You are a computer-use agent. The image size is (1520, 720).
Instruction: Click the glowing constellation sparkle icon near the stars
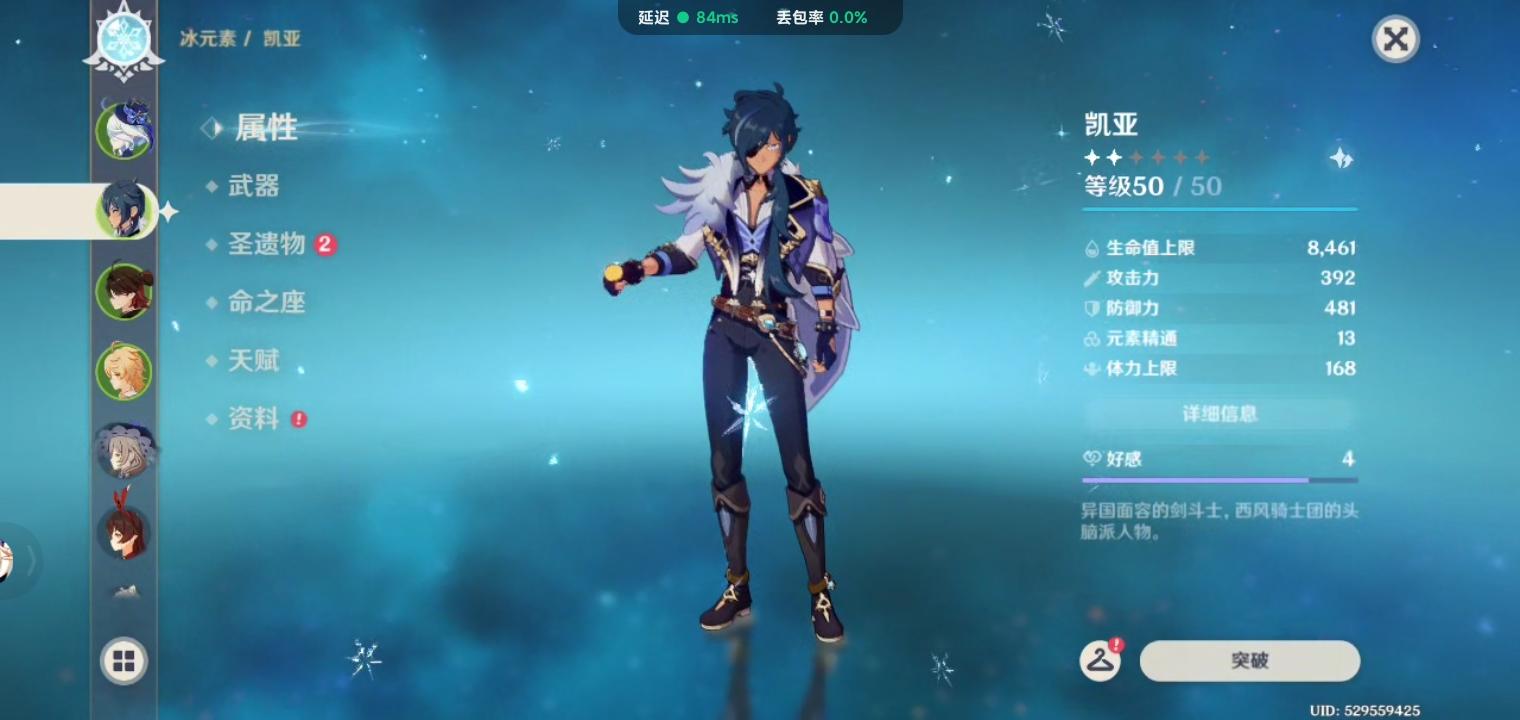[x=1340, y=157]
